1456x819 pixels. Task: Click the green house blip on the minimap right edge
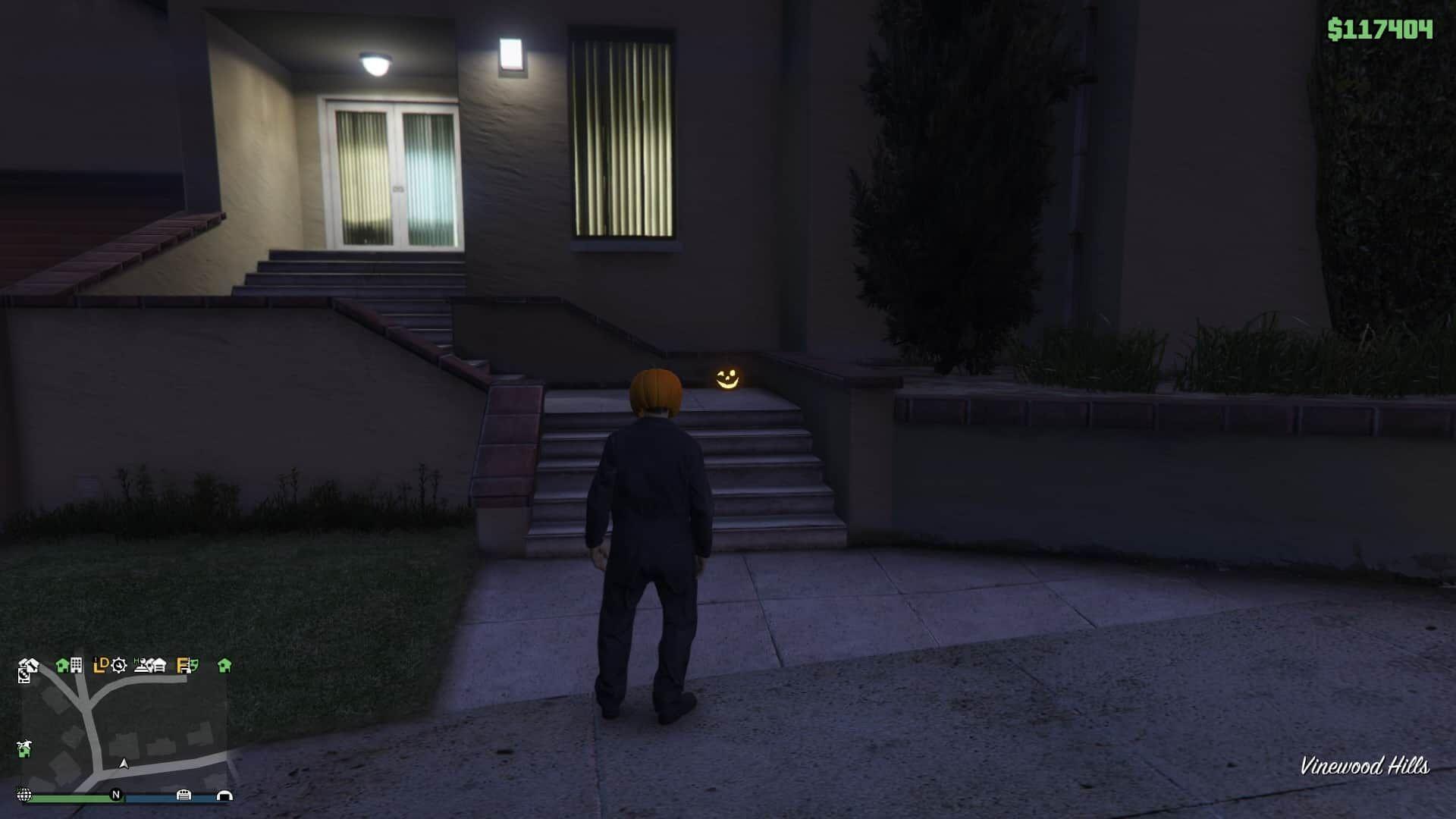224,665
